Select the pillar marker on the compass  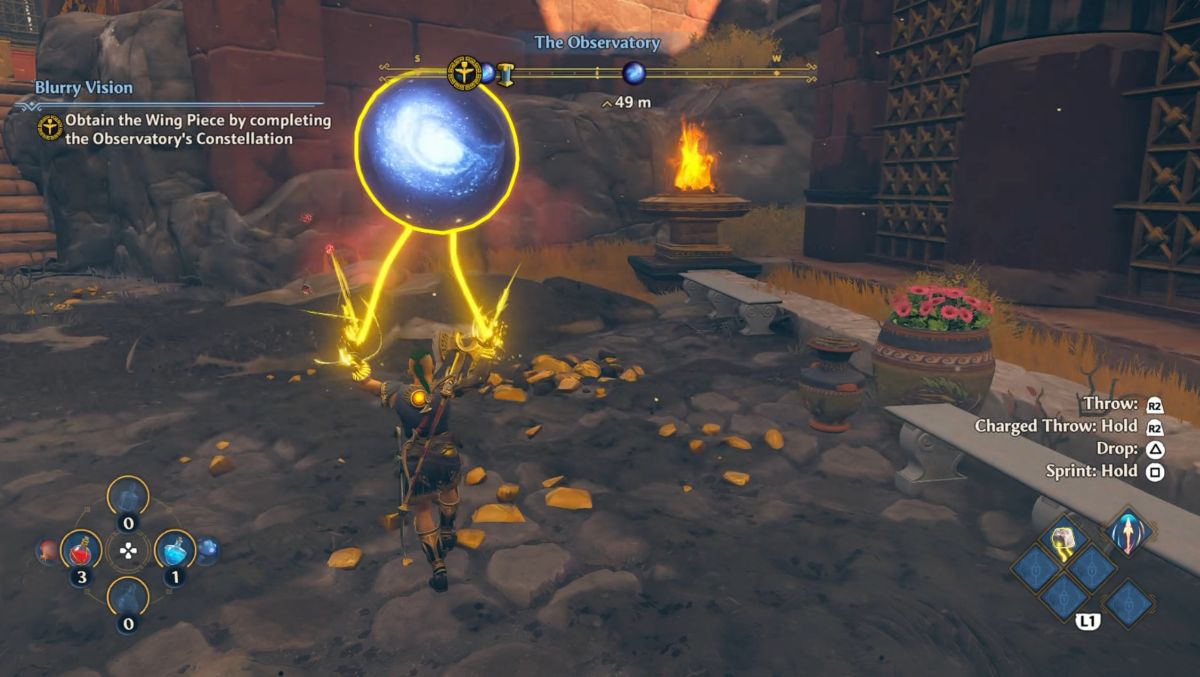click(x=506, y=73)
